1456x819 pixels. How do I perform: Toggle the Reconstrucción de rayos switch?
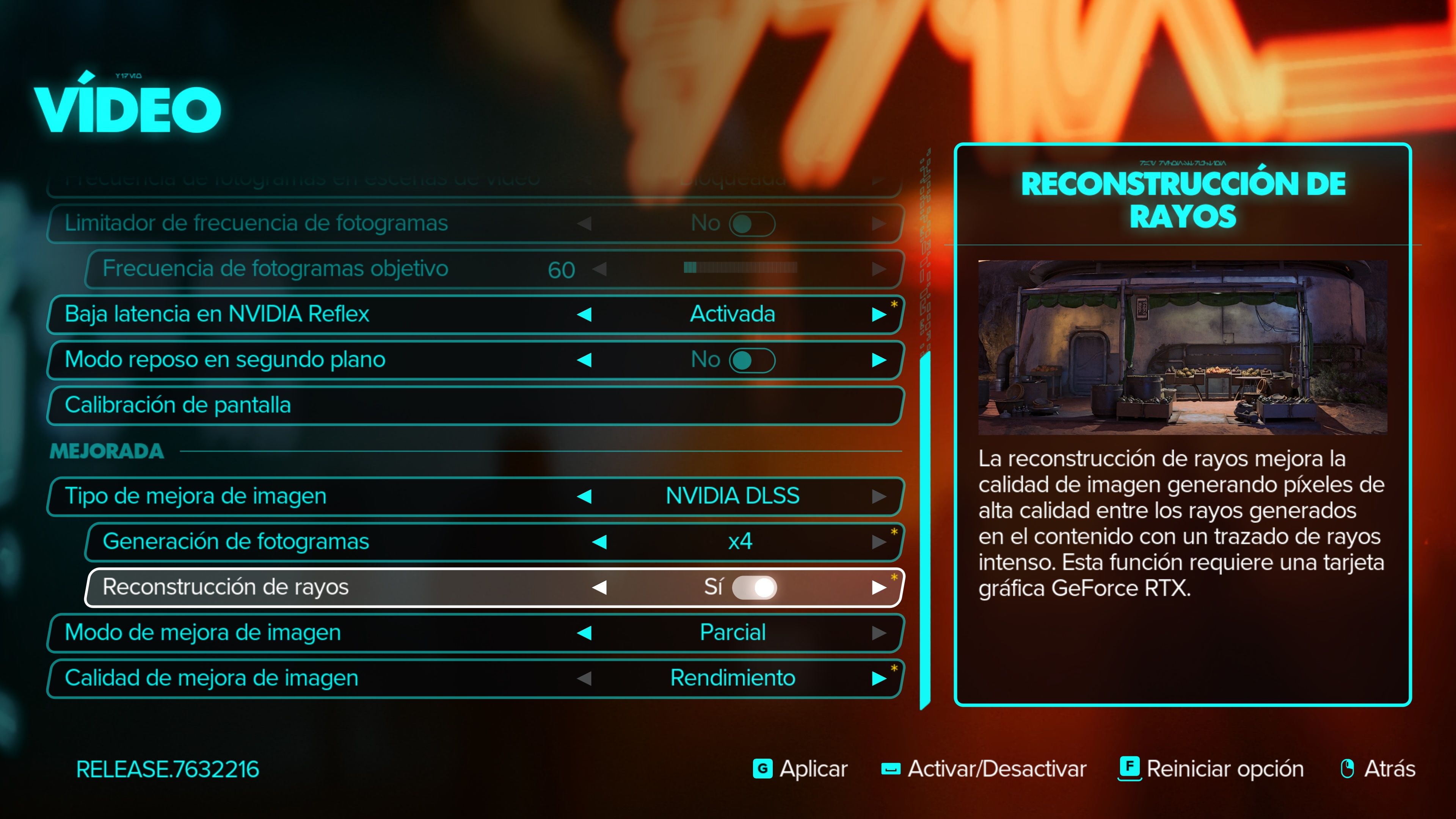point(754,587)
